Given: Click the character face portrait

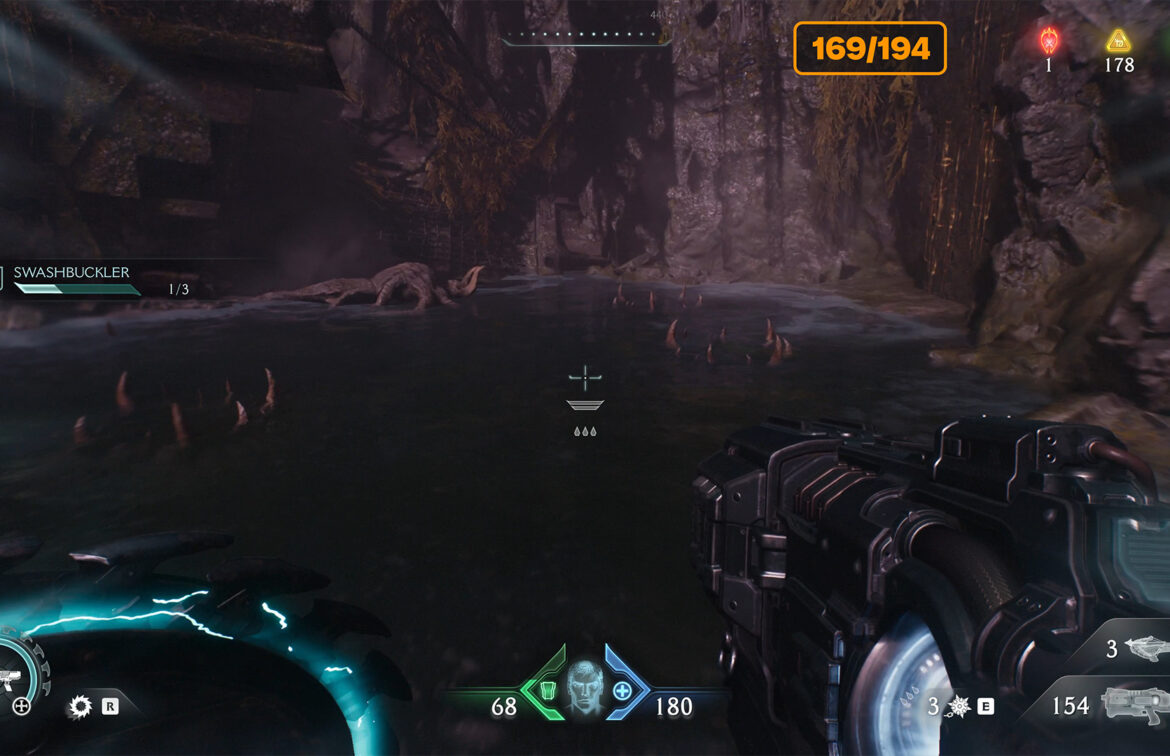Looking at the screenshot, I should click(x=584, y=689).
